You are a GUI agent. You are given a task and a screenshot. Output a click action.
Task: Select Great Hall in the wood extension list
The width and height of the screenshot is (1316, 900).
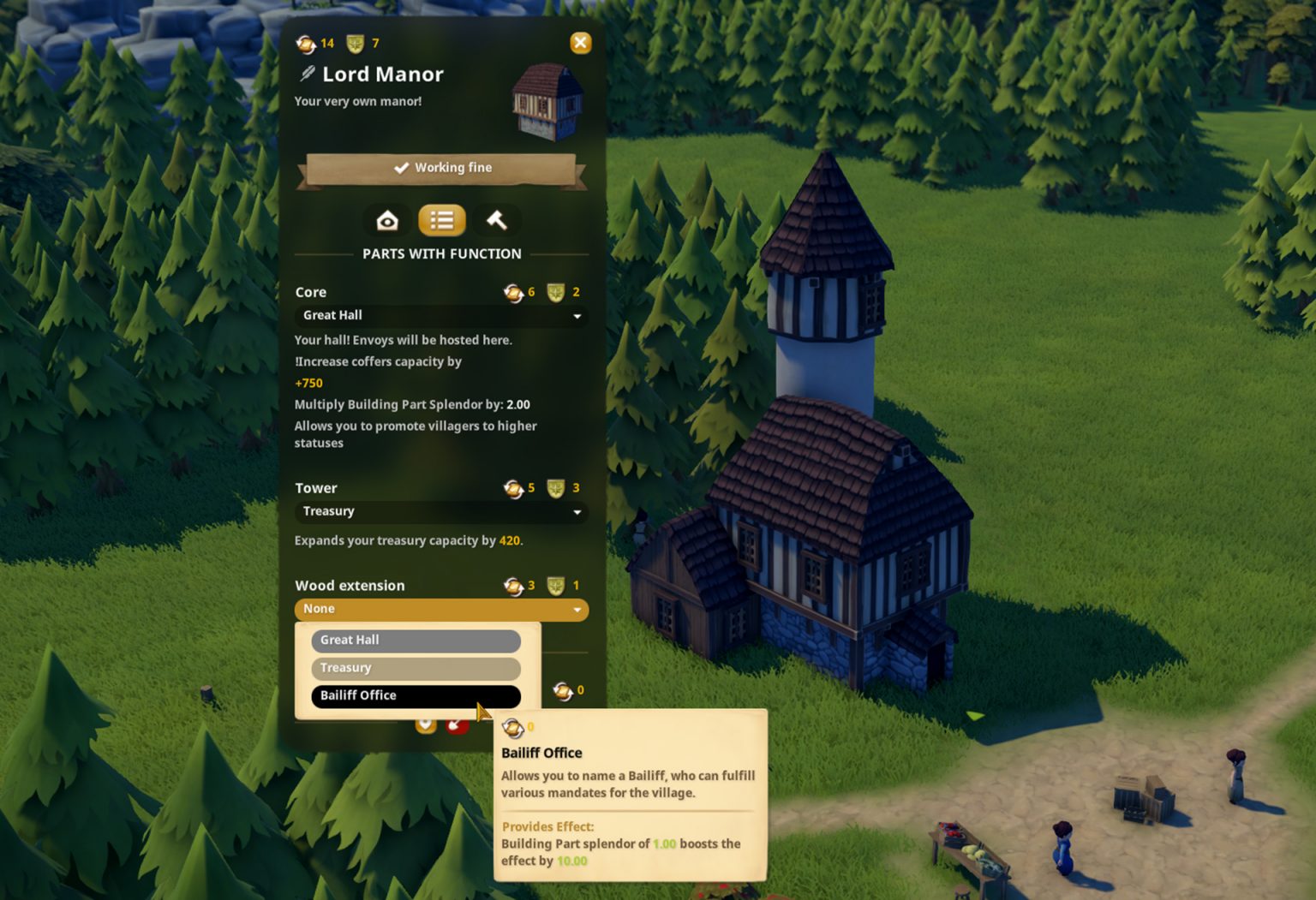[415, 641]
